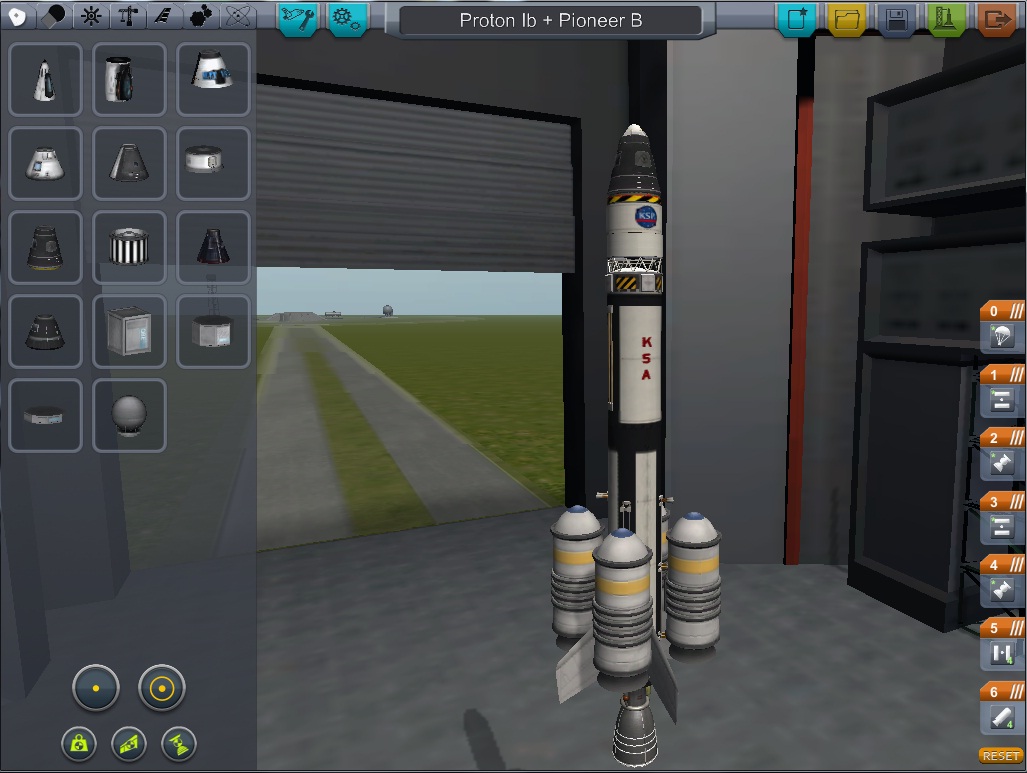Edit the vessel name Proton Ib + Pioneer B
The width and height of the screenshot is (1027, 773).
(x=550, y=20)
